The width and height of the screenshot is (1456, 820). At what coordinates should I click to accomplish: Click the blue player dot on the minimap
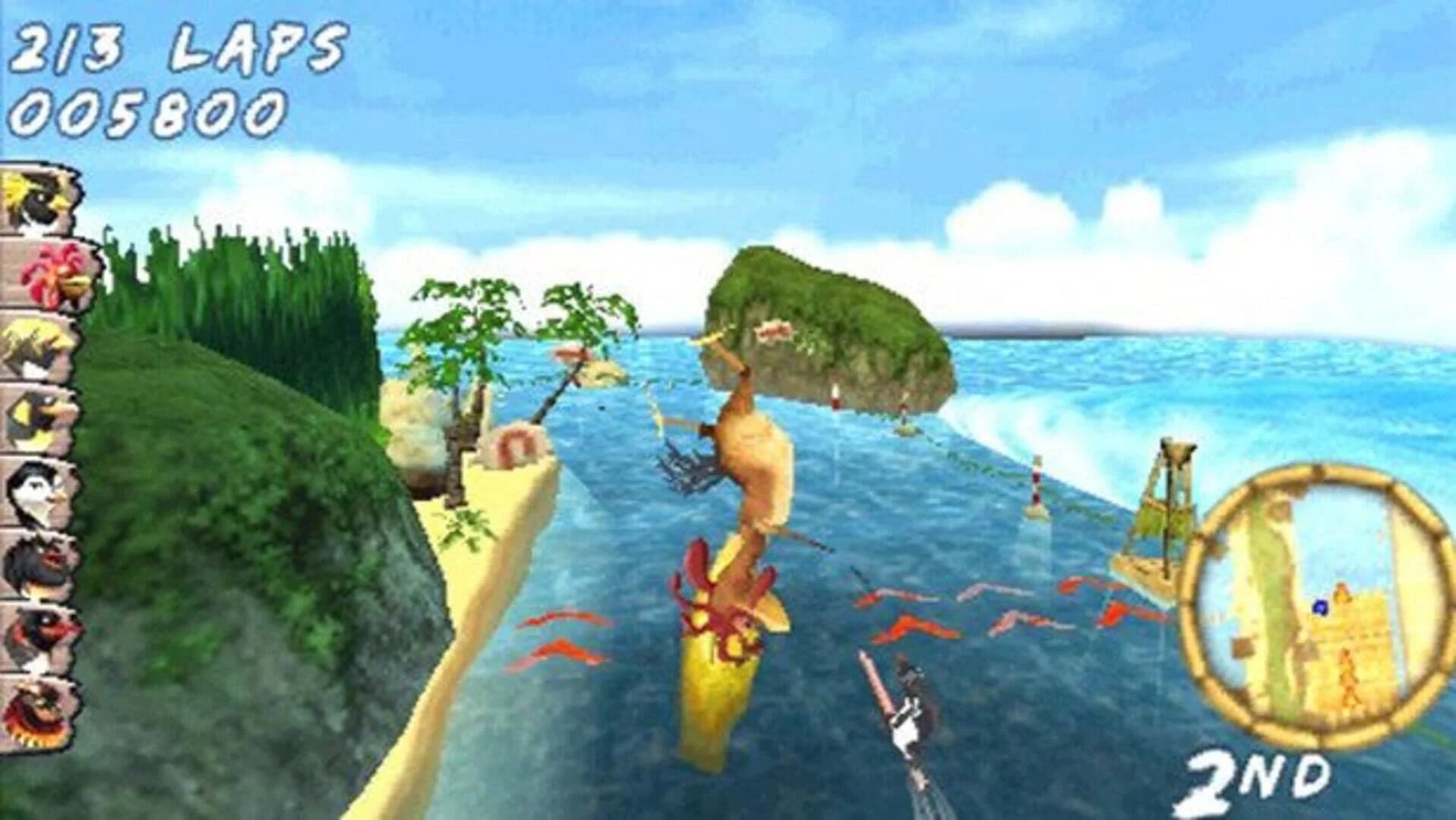1320,607
